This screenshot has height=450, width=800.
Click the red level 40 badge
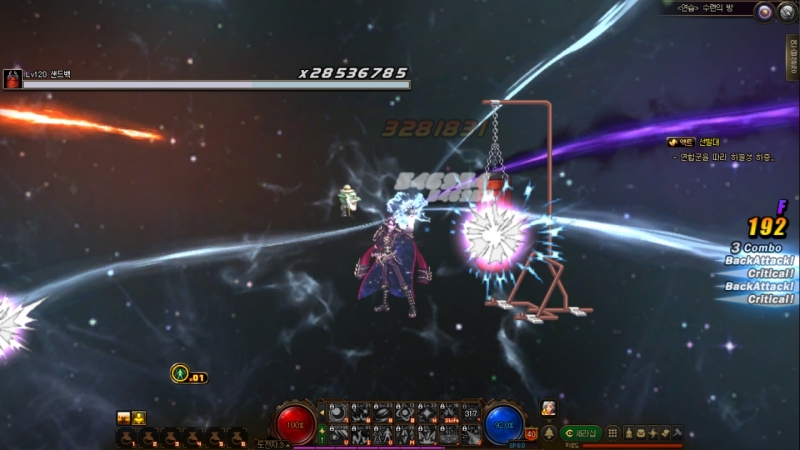(x=531, y=434)
